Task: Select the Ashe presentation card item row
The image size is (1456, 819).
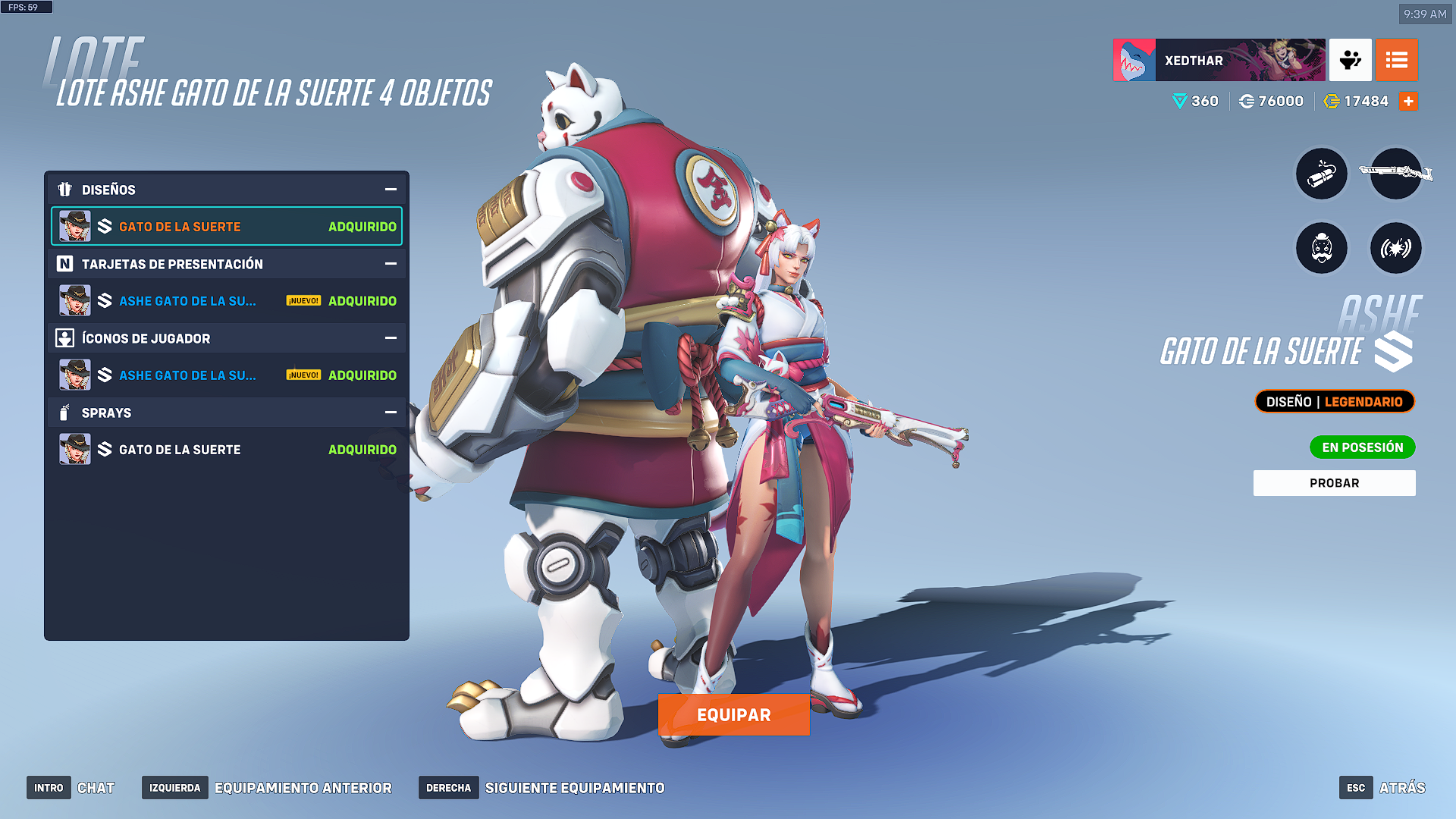Action: [227, 301]
